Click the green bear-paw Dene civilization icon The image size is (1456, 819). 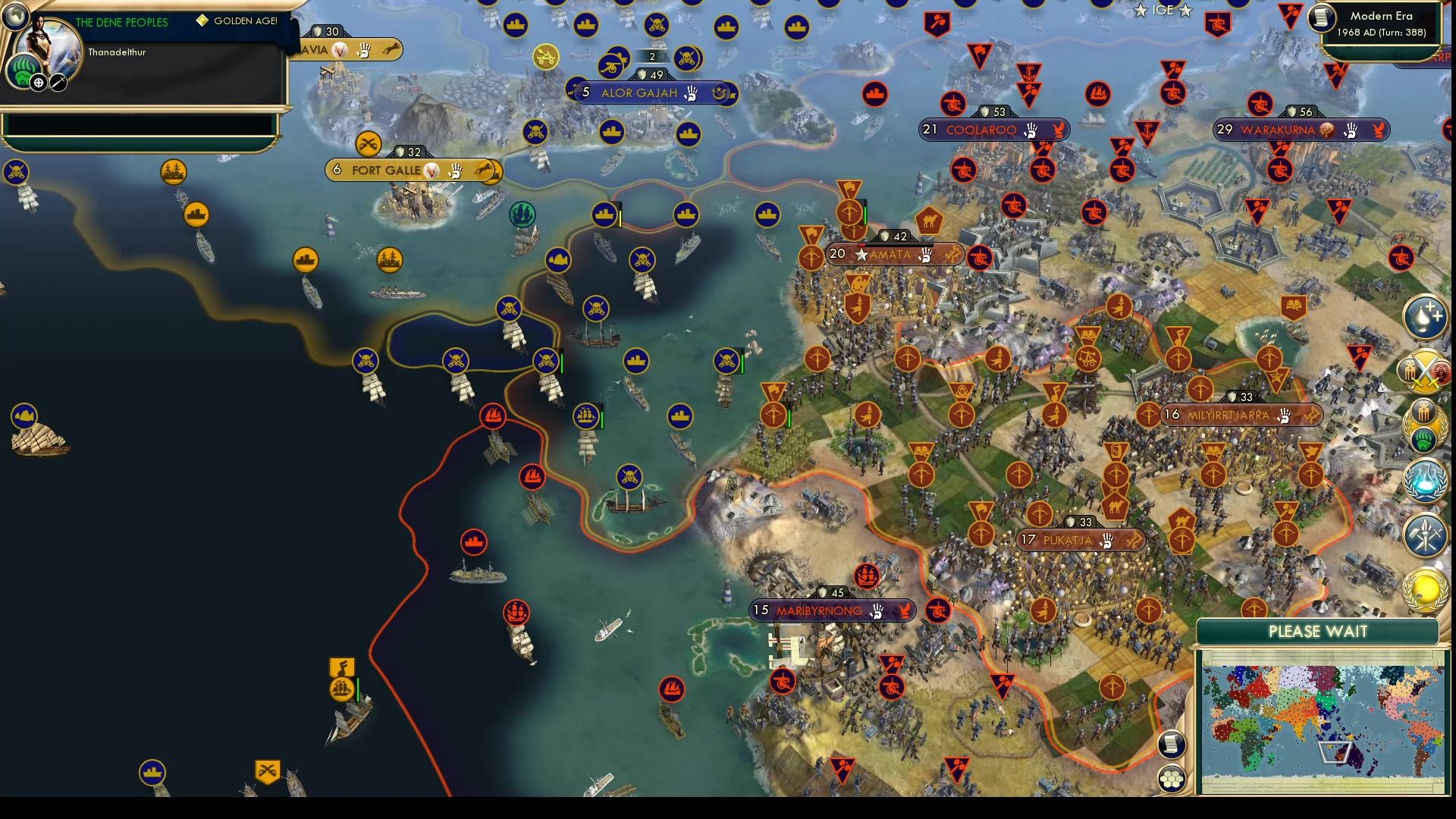[x=24, y=71]
